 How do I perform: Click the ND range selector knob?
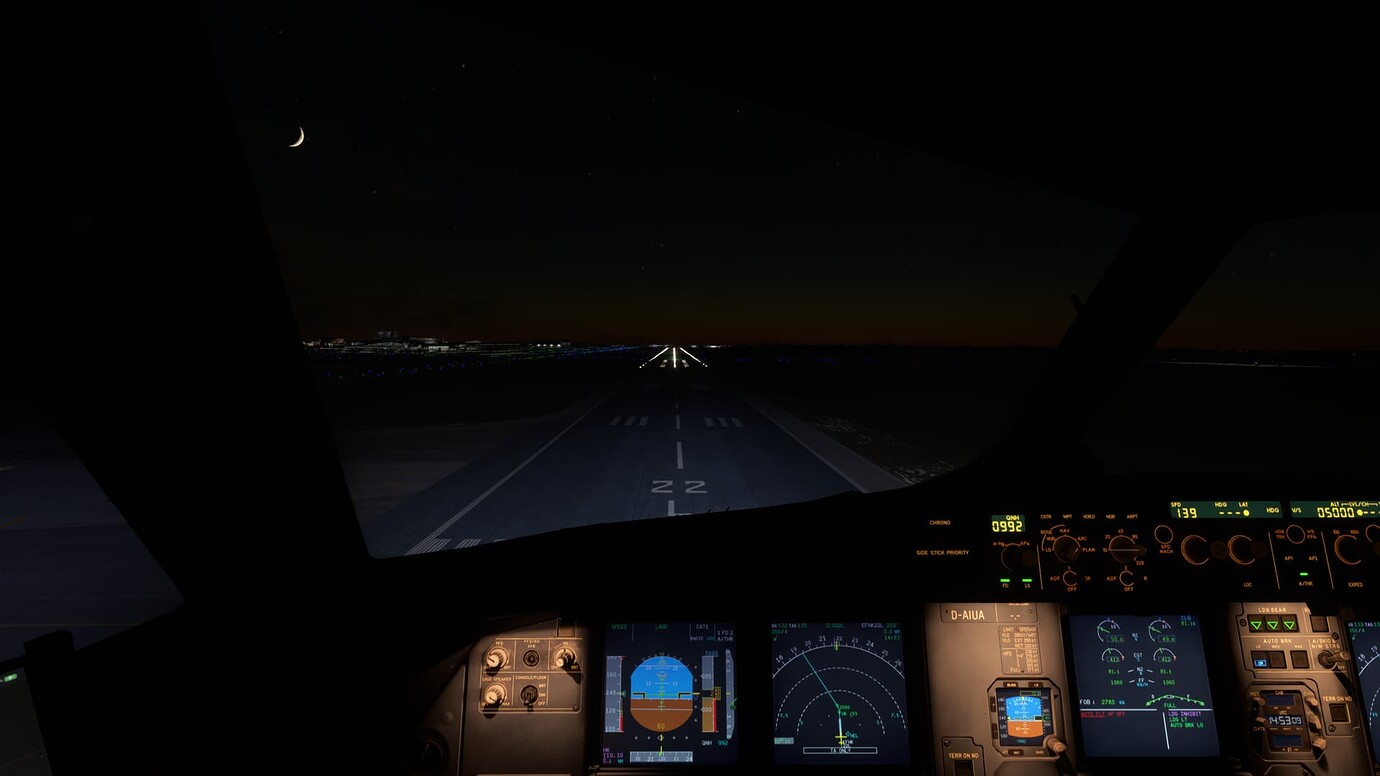click(x=1122, y=548)
